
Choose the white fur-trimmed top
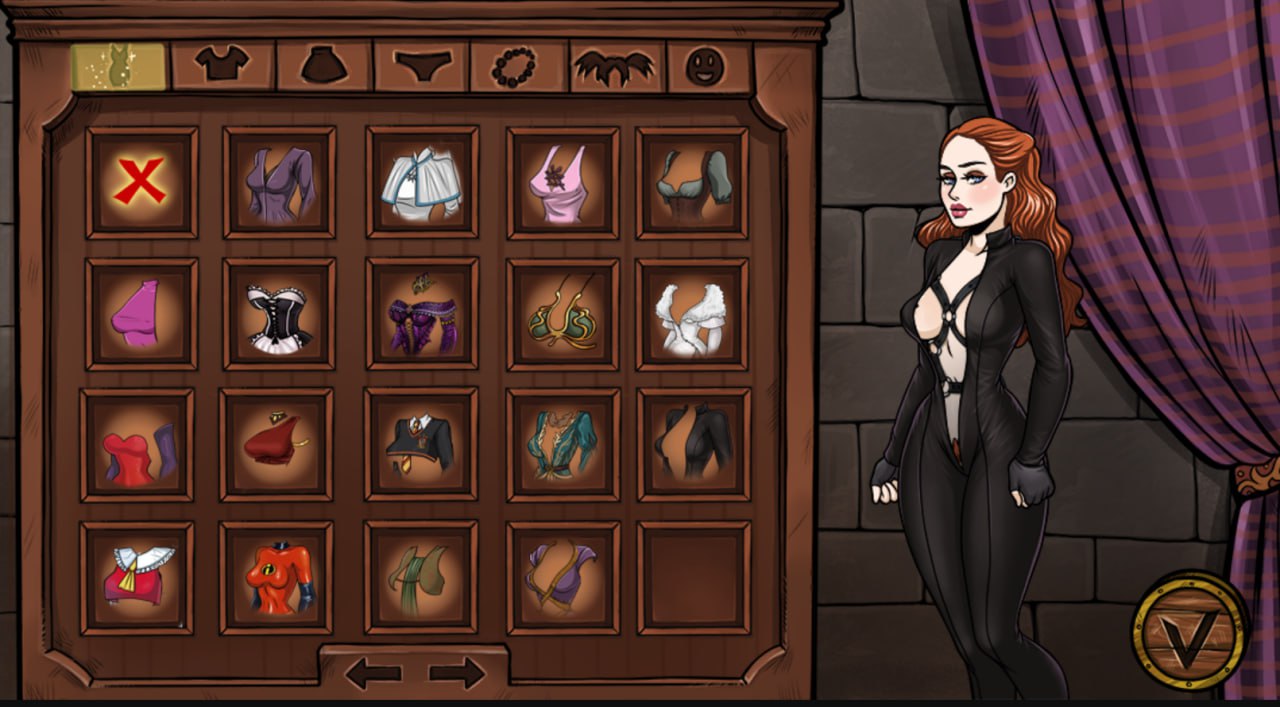pos(691,313)
